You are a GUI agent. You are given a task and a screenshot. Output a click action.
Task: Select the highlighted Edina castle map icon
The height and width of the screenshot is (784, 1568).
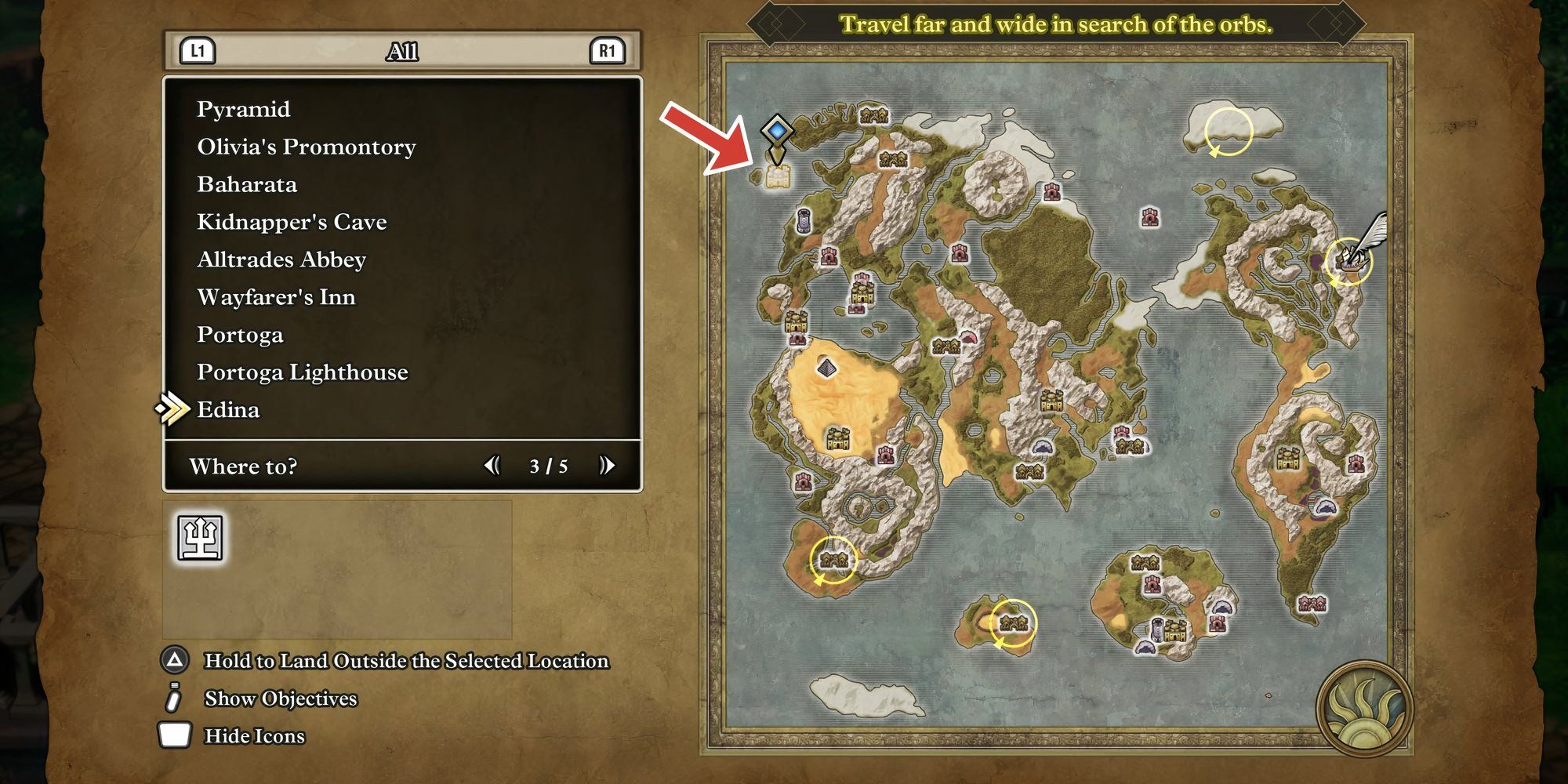[x=777, y=177]
